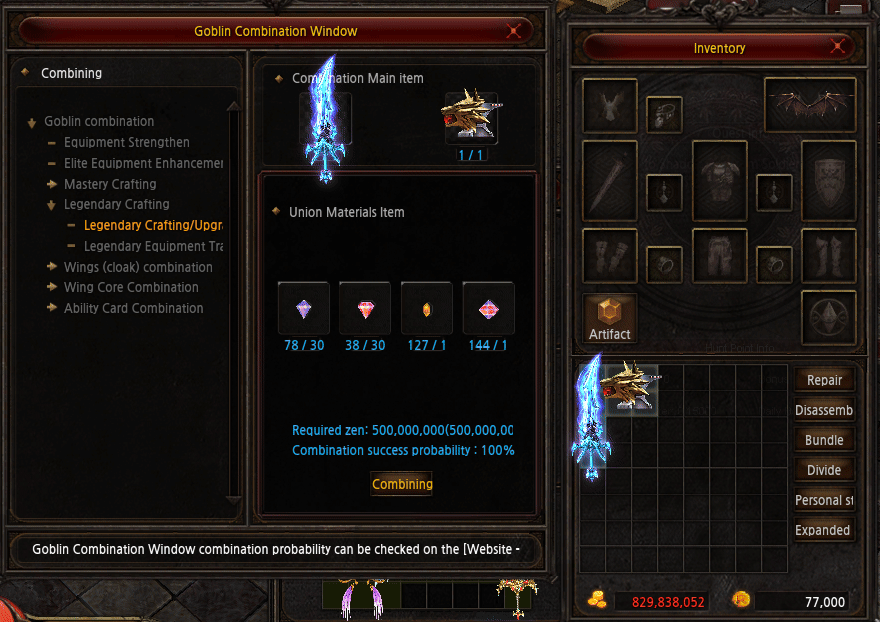The image size is (880, 622).
Task: Open Wing Core Combination category
Action: (131, 287)
